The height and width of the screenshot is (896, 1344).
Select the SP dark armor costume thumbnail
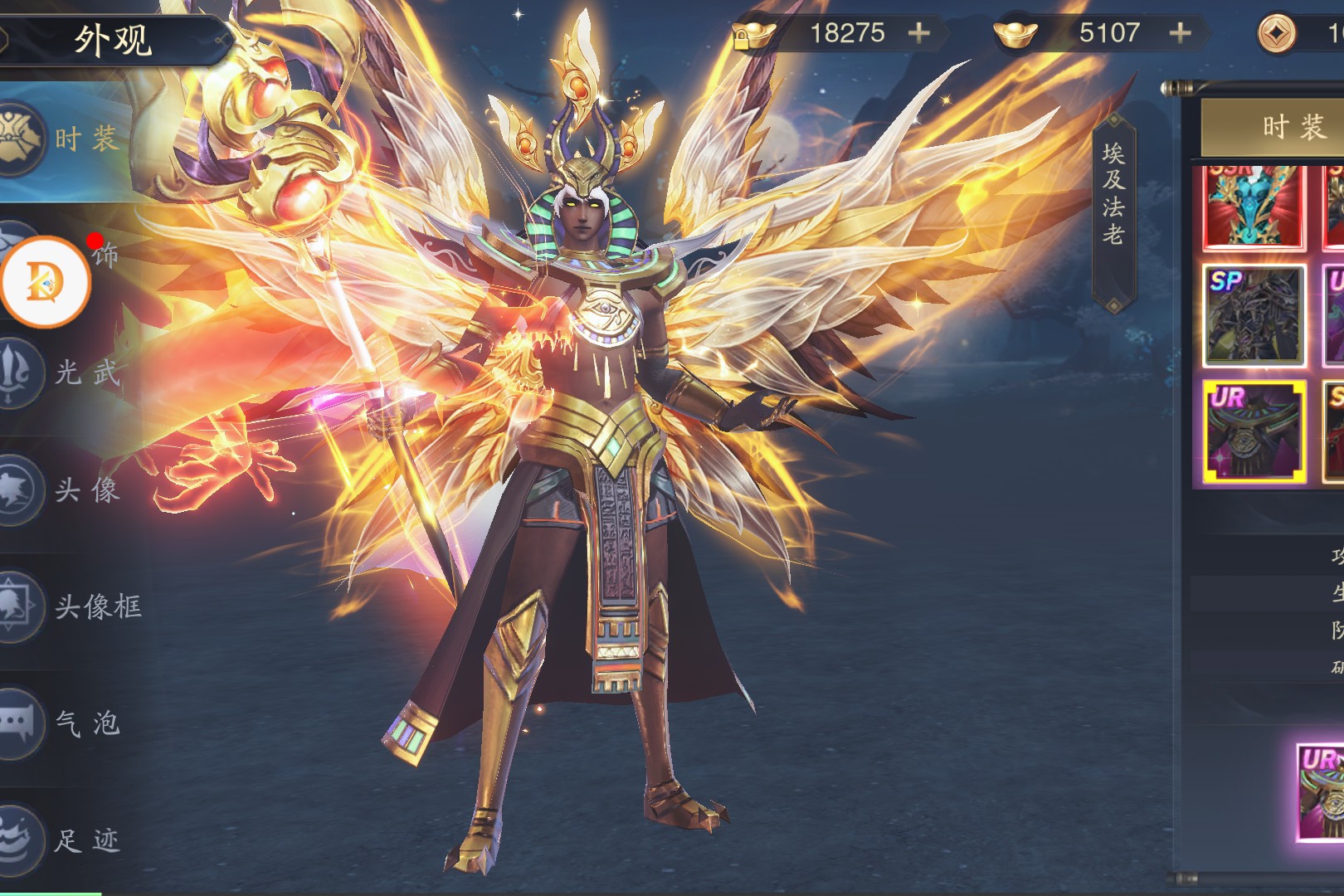[x=1254, y=316]
